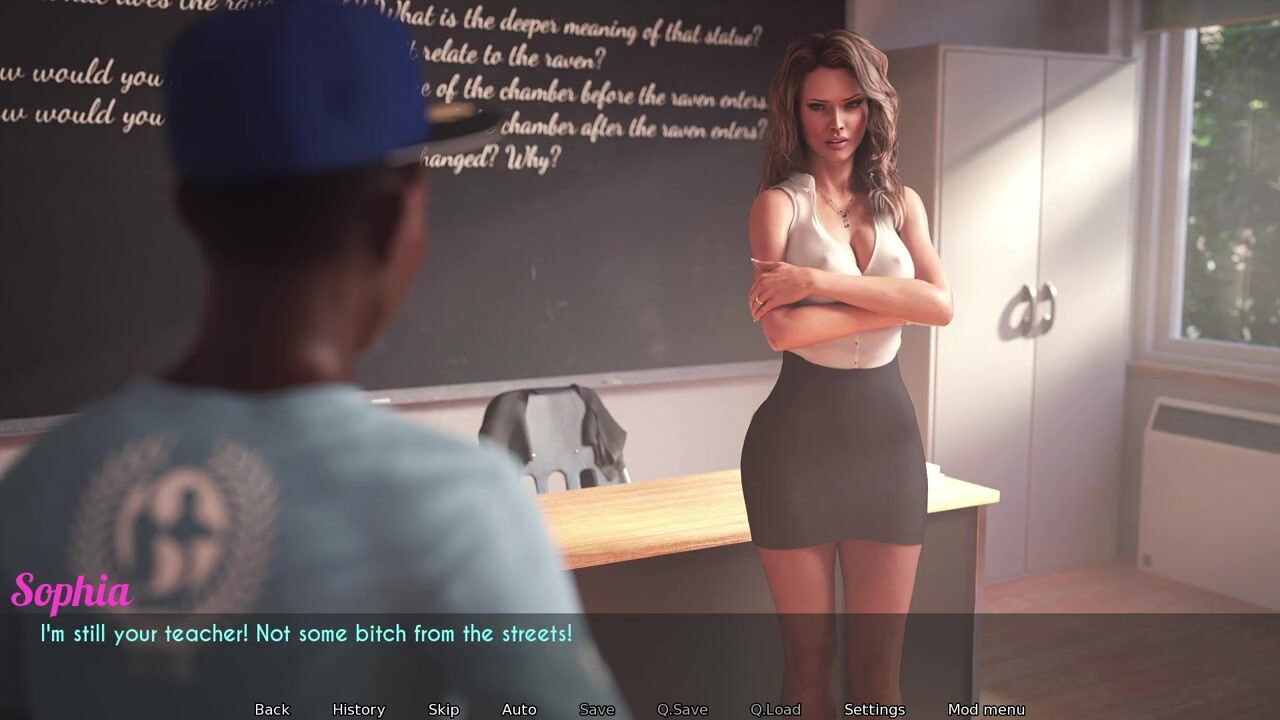This screenshot has width=1280, height=720.
Task: Open the Mod menu
Action: pyautogui.click(x=986, y=709)
